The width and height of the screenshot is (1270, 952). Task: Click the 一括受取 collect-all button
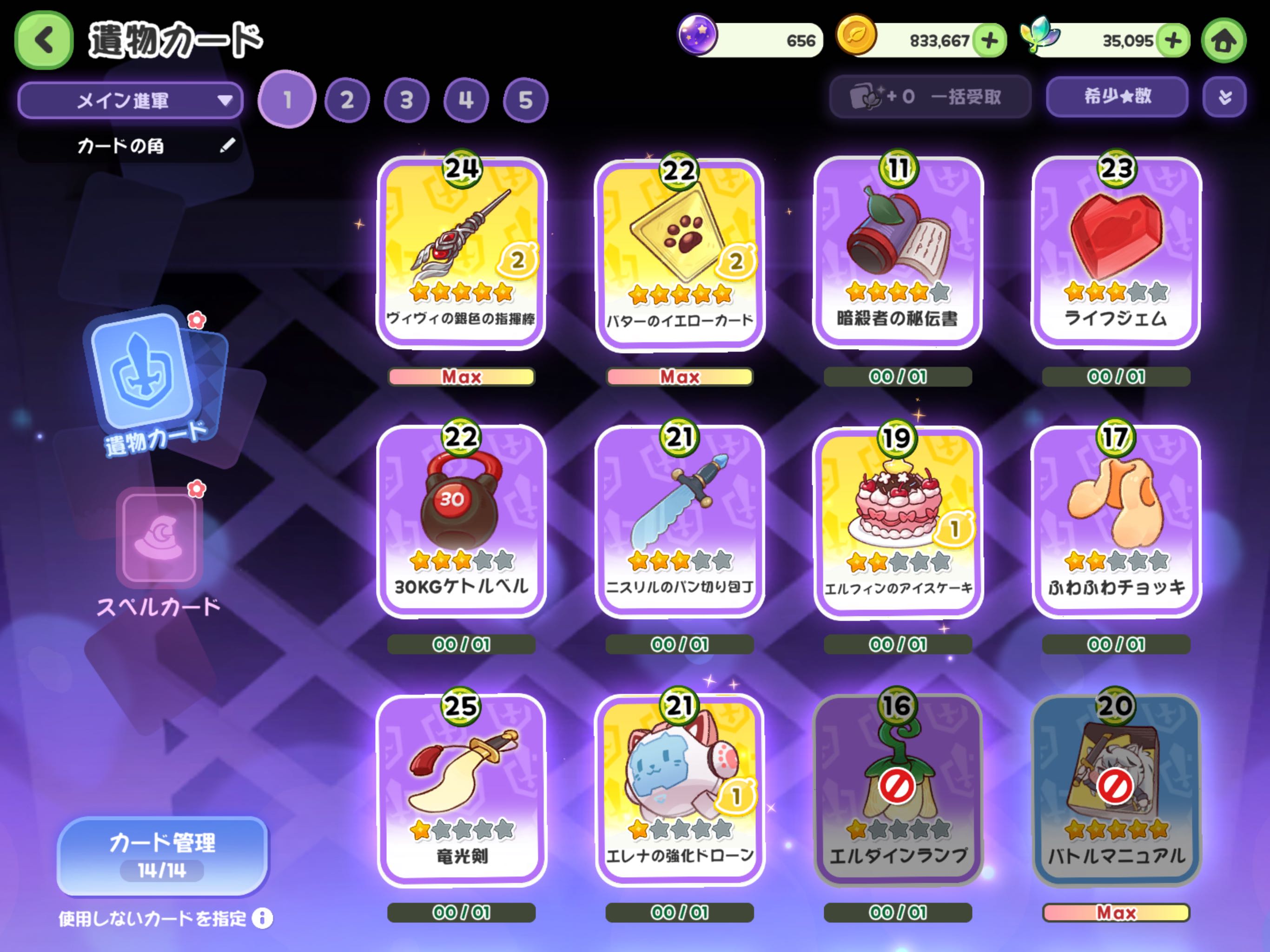coord(930,97)
